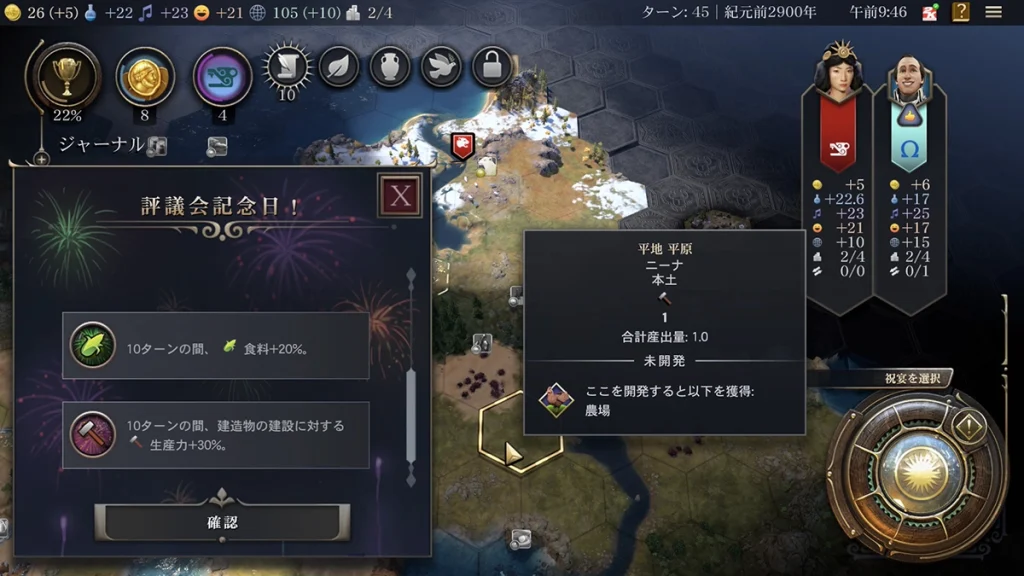This screenshot has height=576, width=1024.
Task: Open the gold coin civics tracker
Action: (145, 76)
